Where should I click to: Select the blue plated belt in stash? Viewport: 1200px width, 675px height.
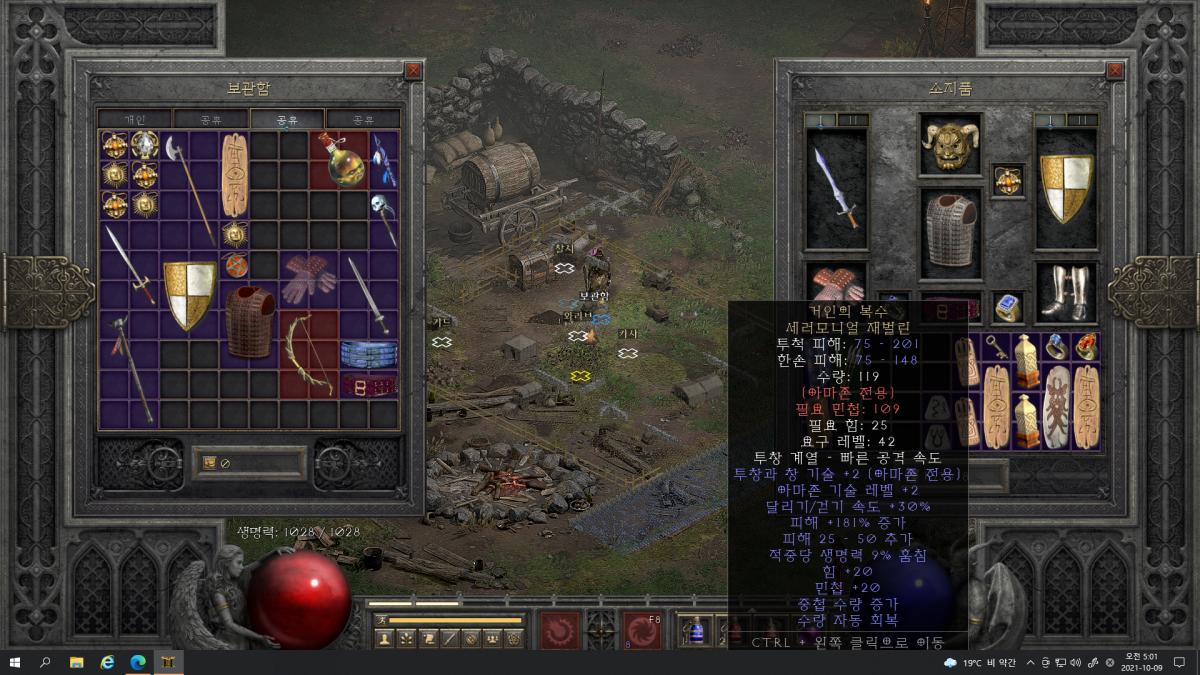point(369,354)
